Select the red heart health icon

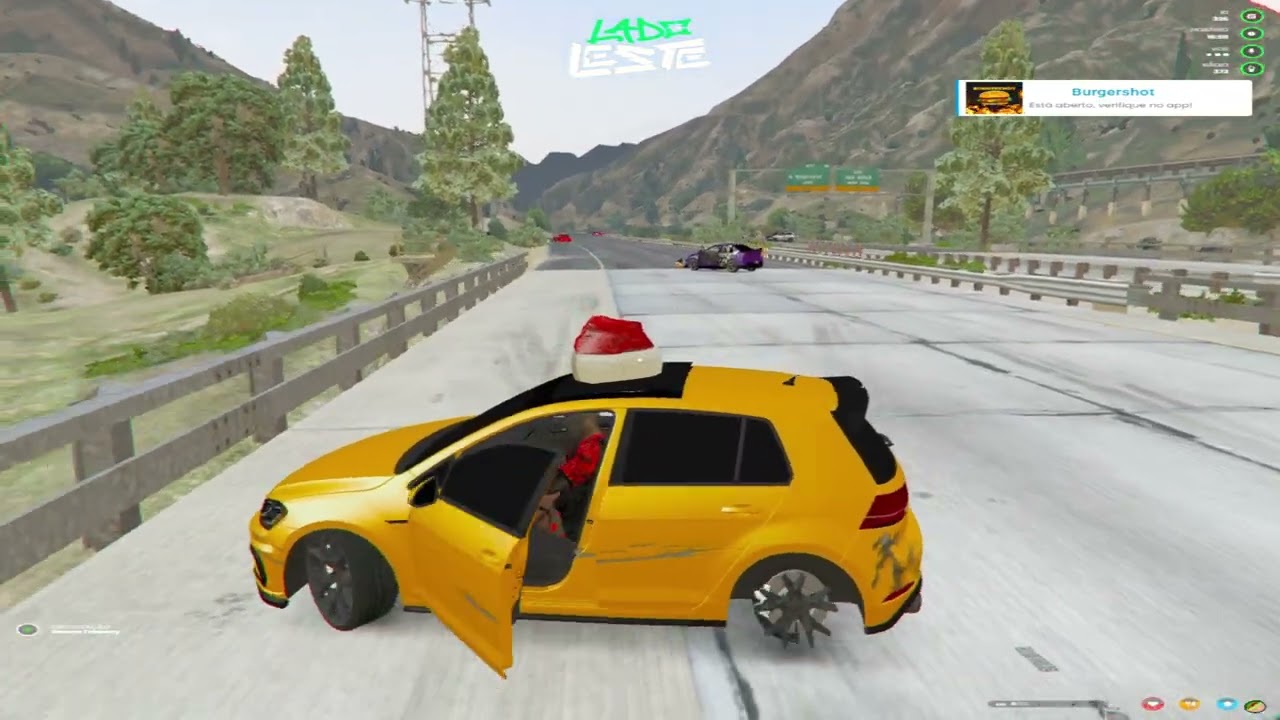[1152, 705]
